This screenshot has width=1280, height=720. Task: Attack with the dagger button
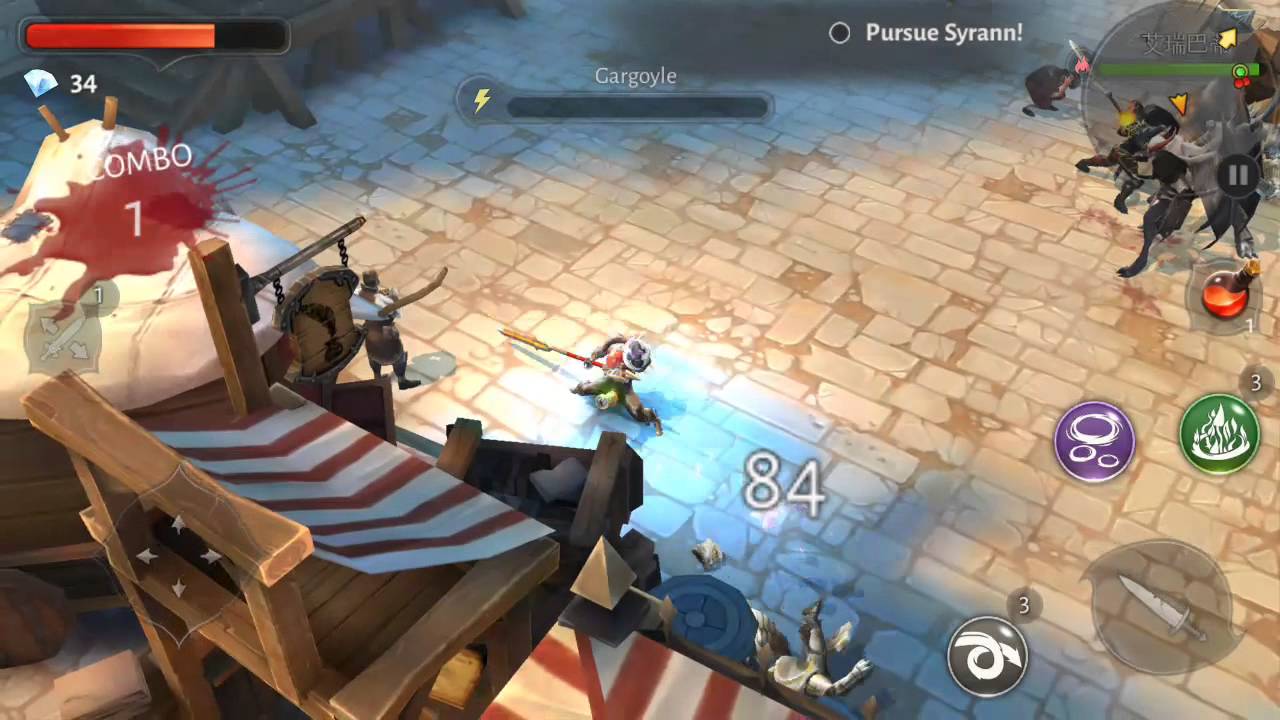click(1160, 605)
